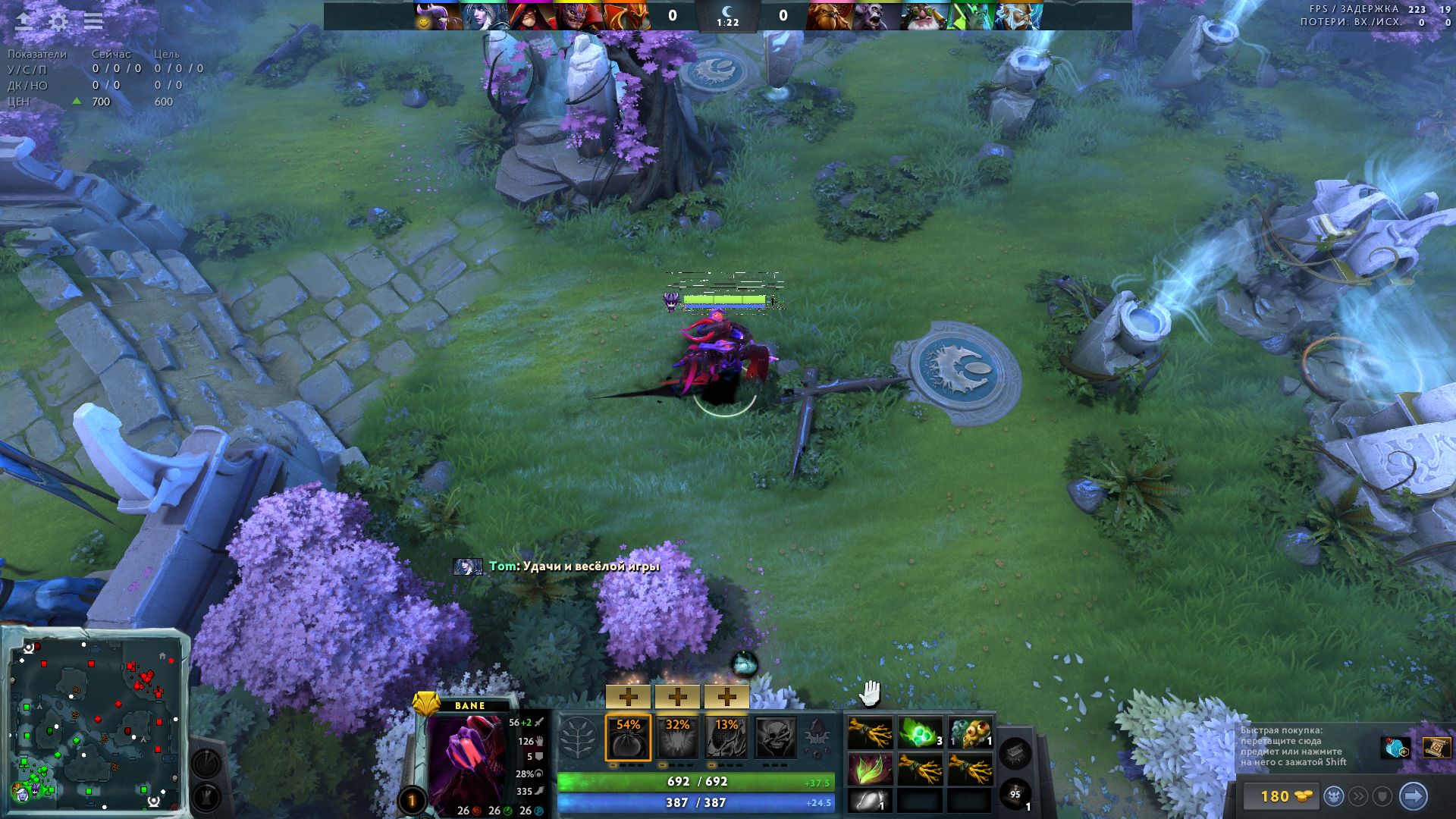This screenshot has width=1456, height=819.
Task: Level up Bane's first ability
Action: click(x=629, y=696)
